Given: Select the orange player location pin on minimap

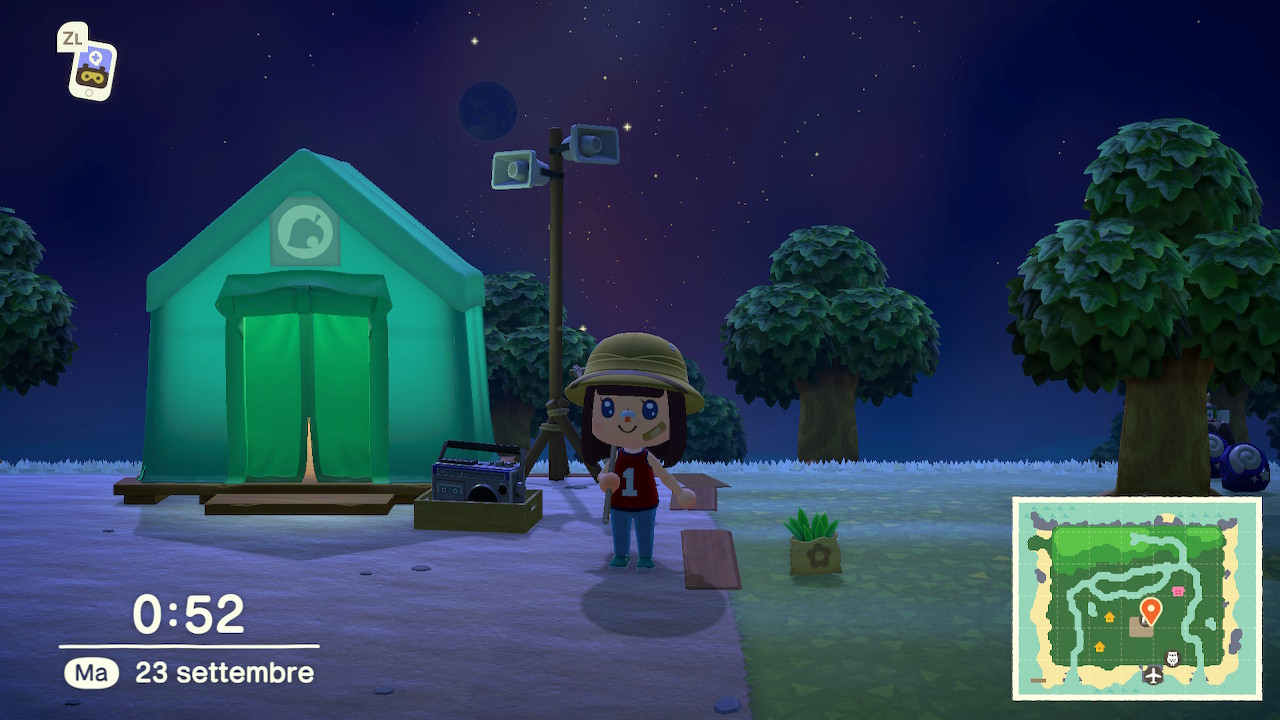Looking at the screenshot, I should pyautogui.click(x=1150, y=610).
